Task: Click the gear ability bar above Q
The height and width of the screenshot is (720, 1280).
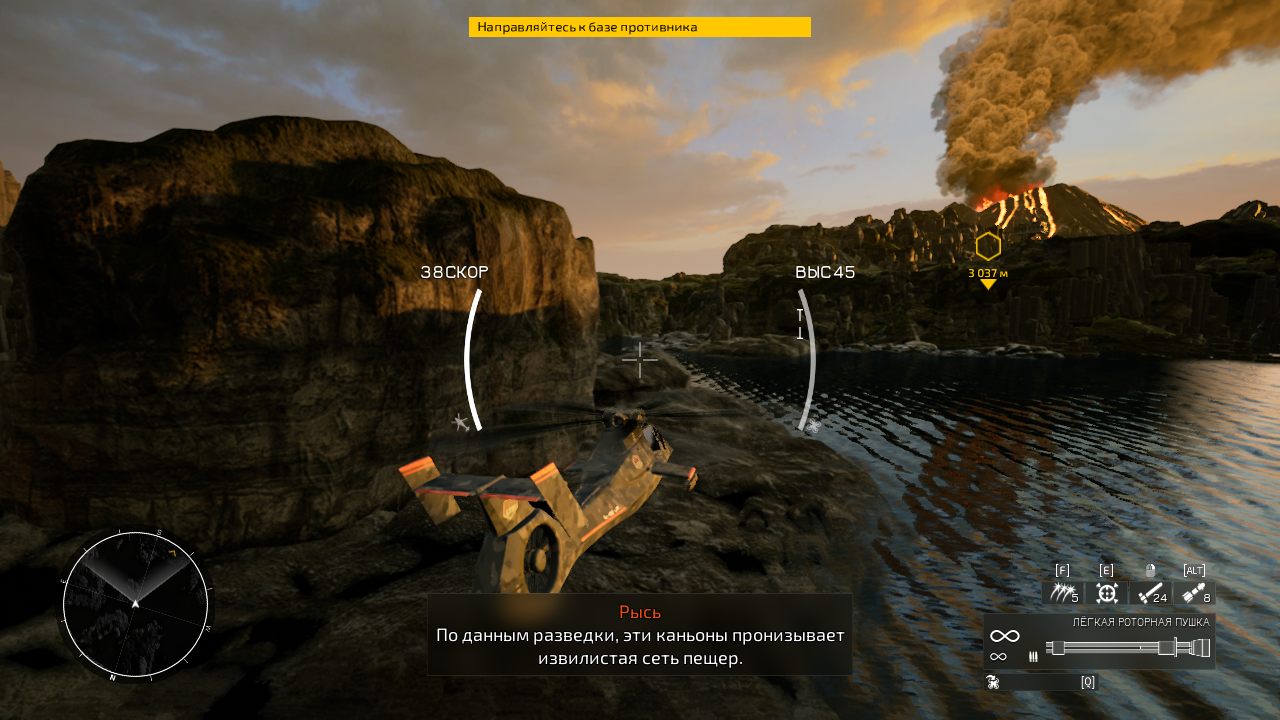Action: point(1040,682)
